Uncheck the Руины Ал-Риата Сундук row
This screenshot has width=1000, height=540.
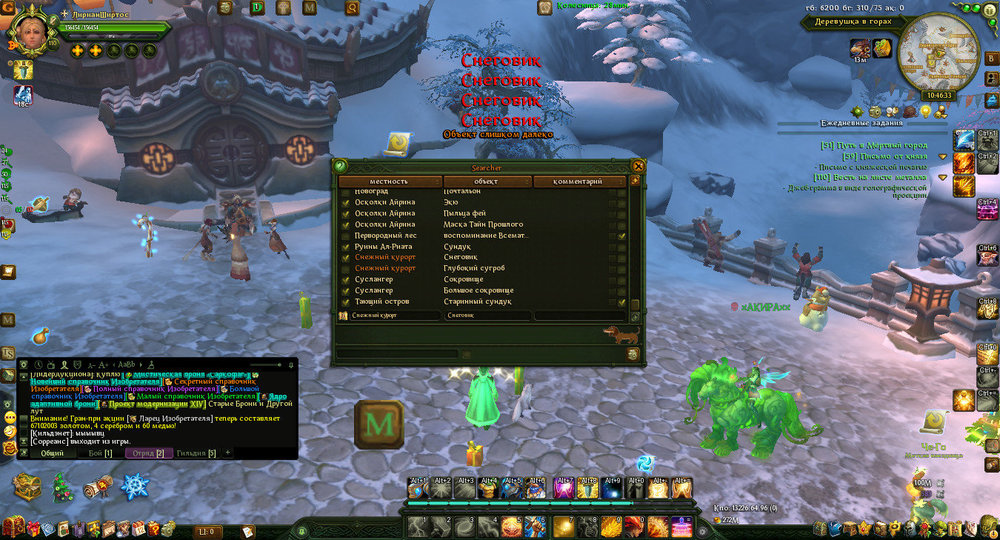pyautogui.click(x=346, y=246)
